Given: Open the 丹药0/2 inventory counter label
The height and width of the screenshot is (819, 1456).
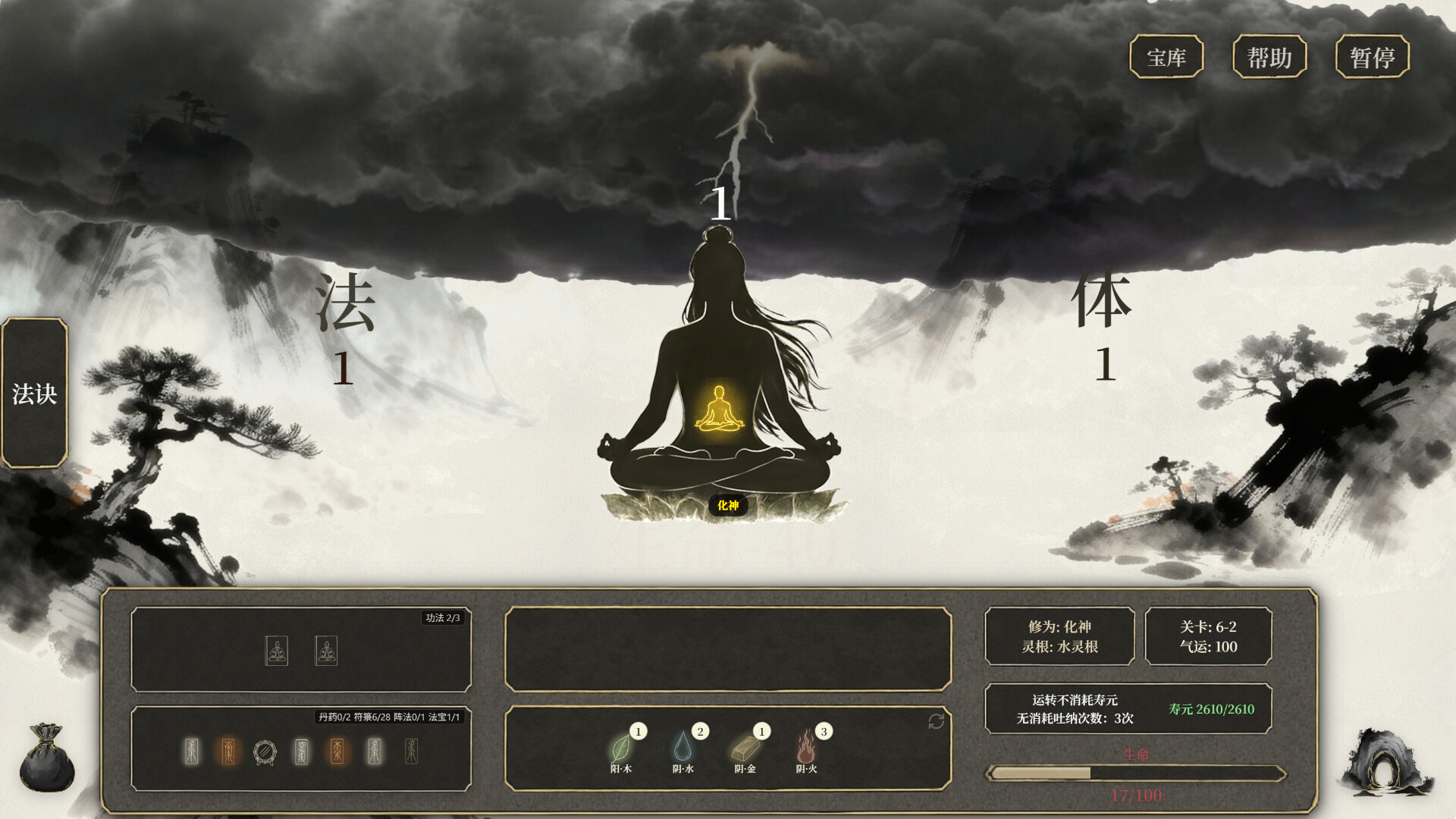Looking at the screenshot, I should [x=336, y=715].
